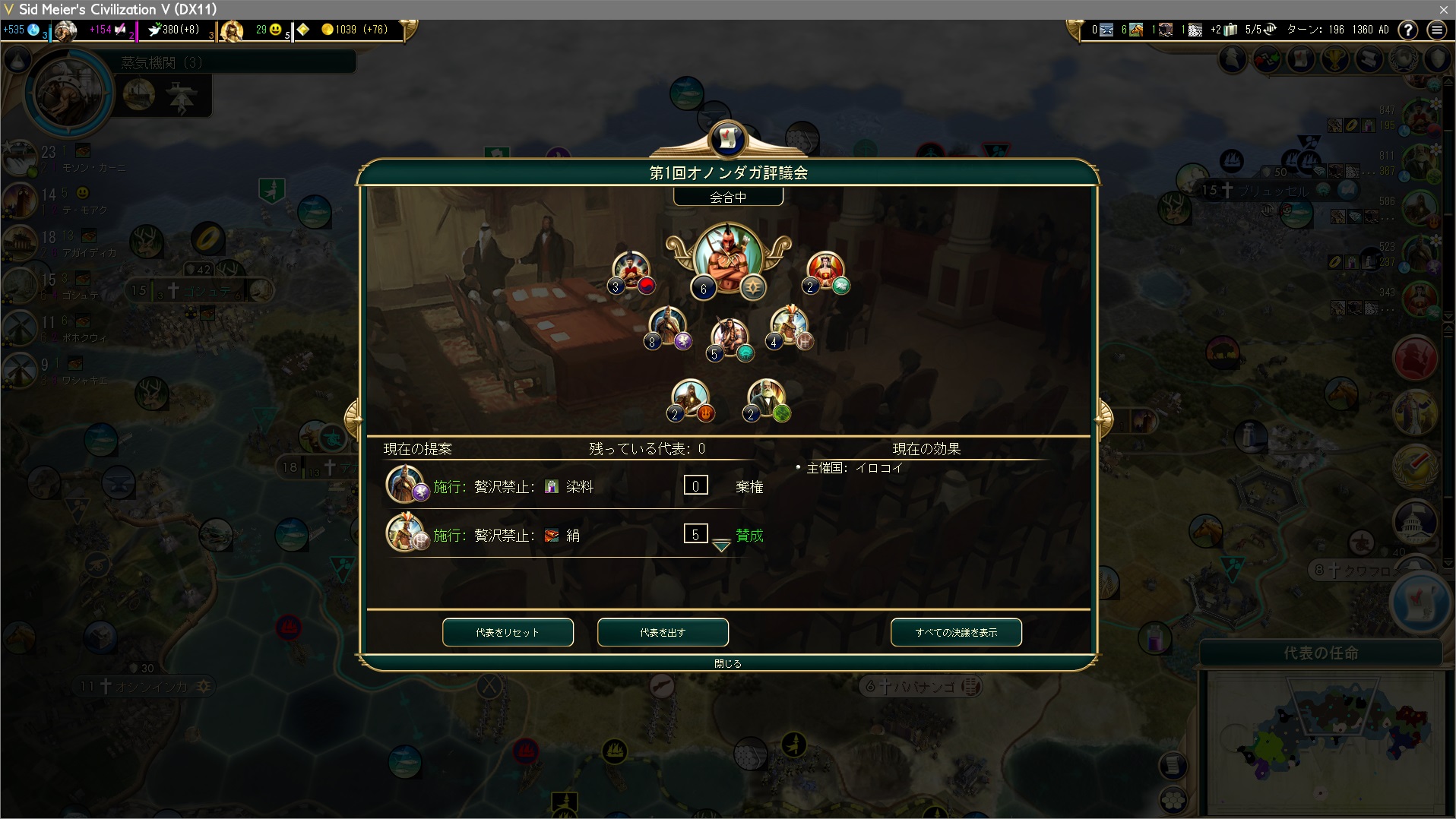This screenshot has width=1456, height=819.
Task: Click the 代表をリセット reset delegates button
Action: pos(508,632)
